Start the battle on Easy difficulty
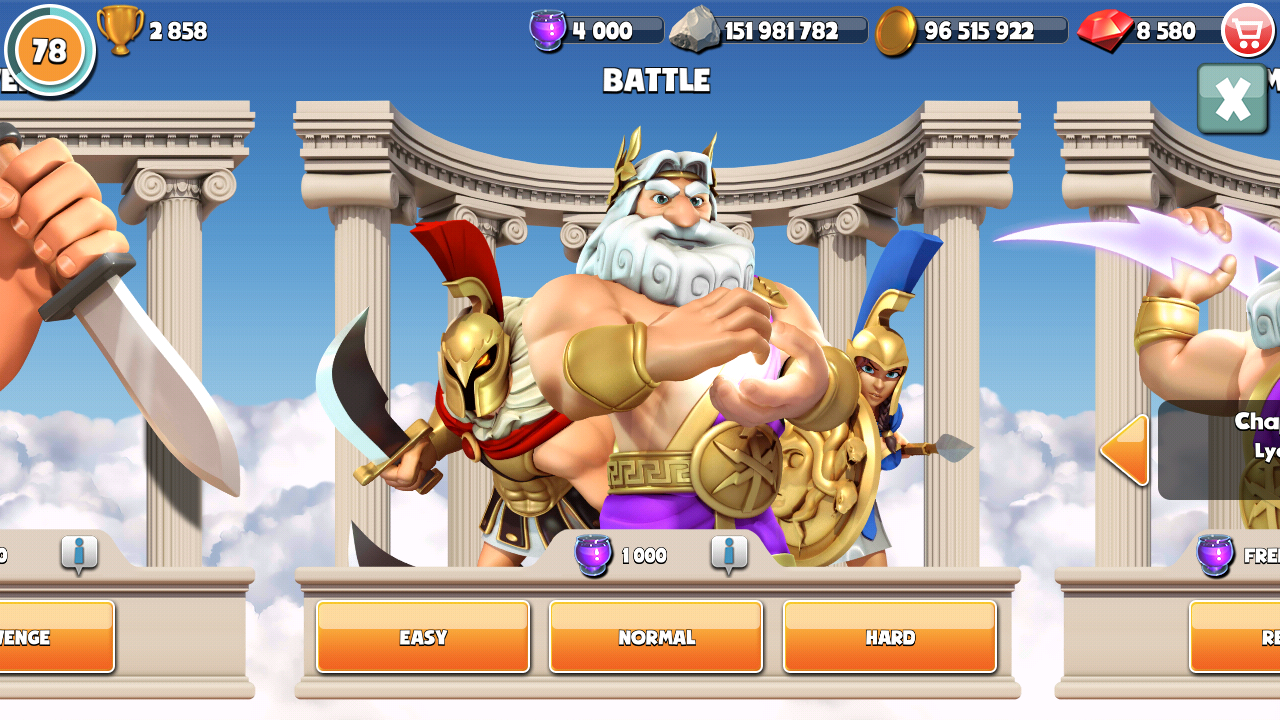The image size is (1280, 720). pos(422,637)
